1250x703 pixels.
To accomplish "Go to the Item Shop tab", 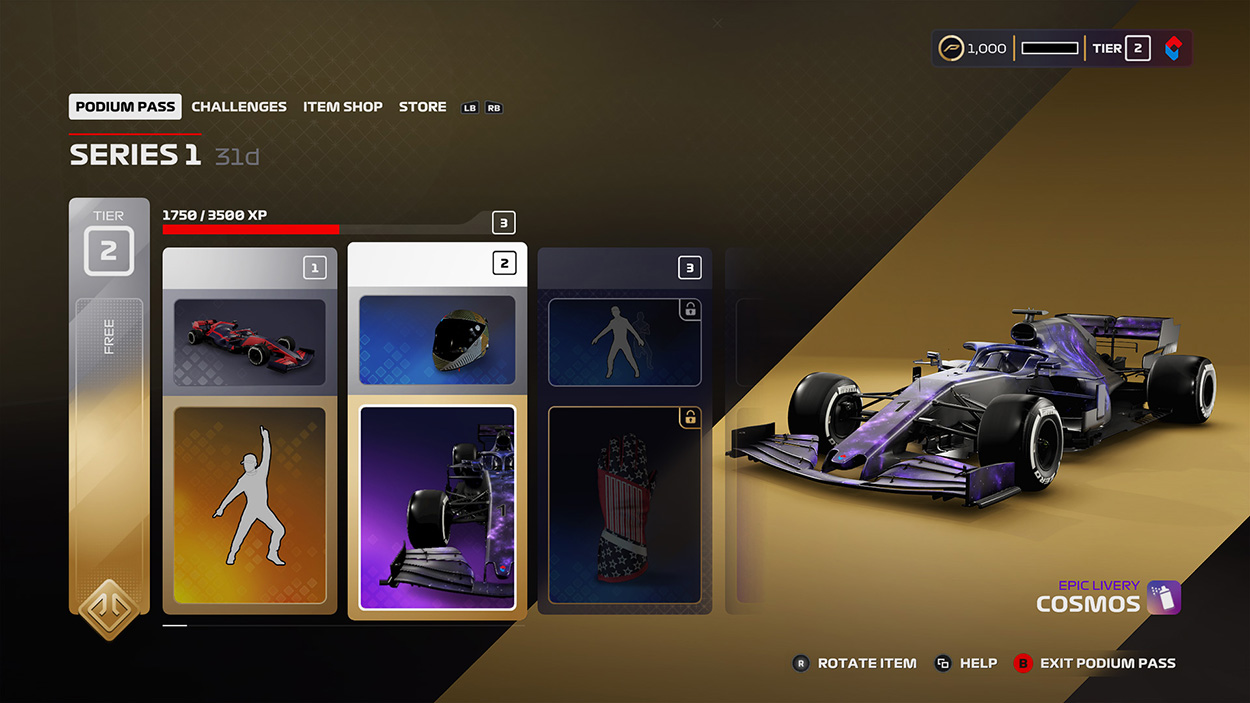I will 343,107.
